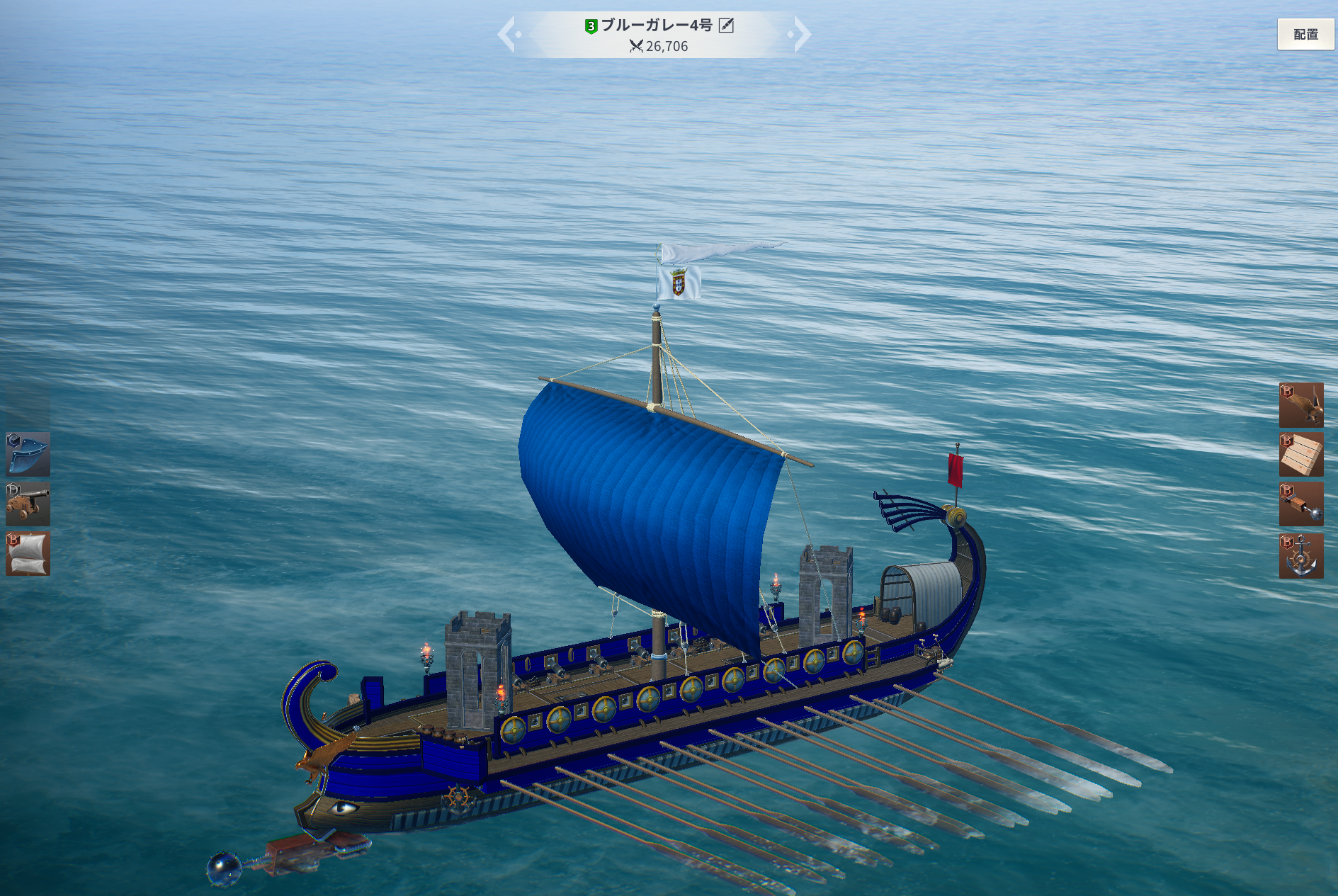The height and width of the screenshot is (896, 1338).
Task: Choose the wooden planks slot
Action: (1301, 455)
